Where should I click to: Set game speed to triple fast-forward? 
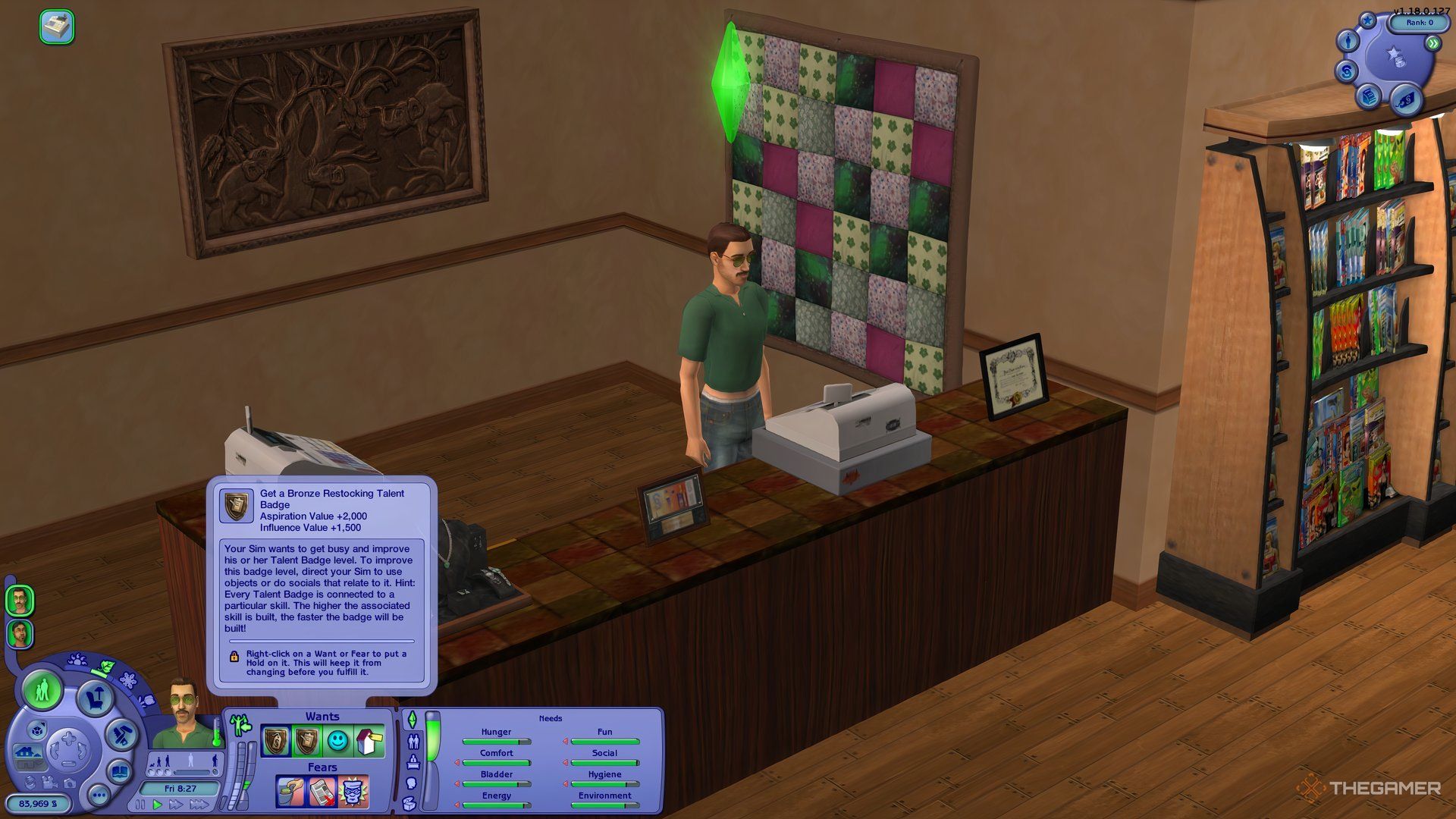[x=200, y=804]
